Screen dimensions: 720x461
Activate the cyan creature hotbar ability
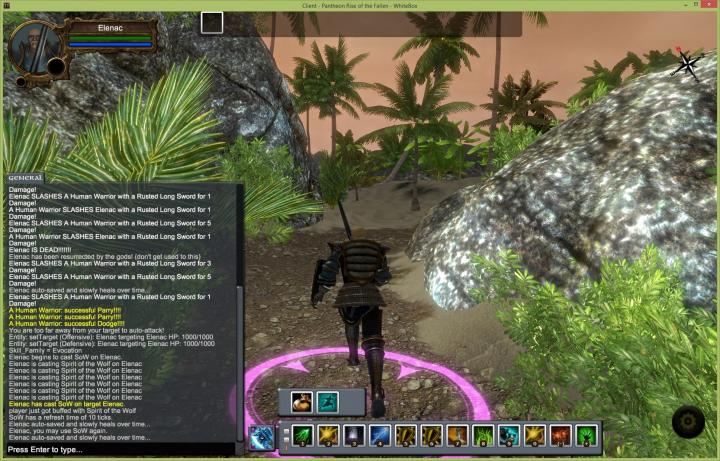(x=509, y=436)
